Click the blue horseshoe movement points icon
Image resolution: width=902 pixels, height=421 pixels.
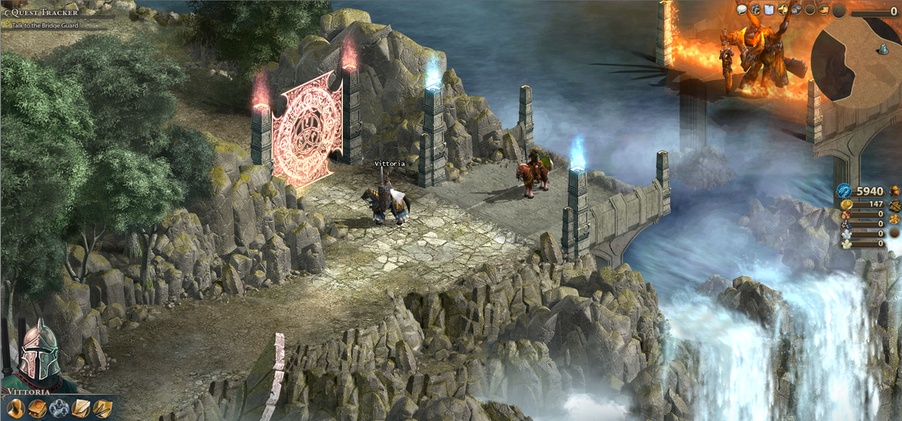click(x=842, y=191)
